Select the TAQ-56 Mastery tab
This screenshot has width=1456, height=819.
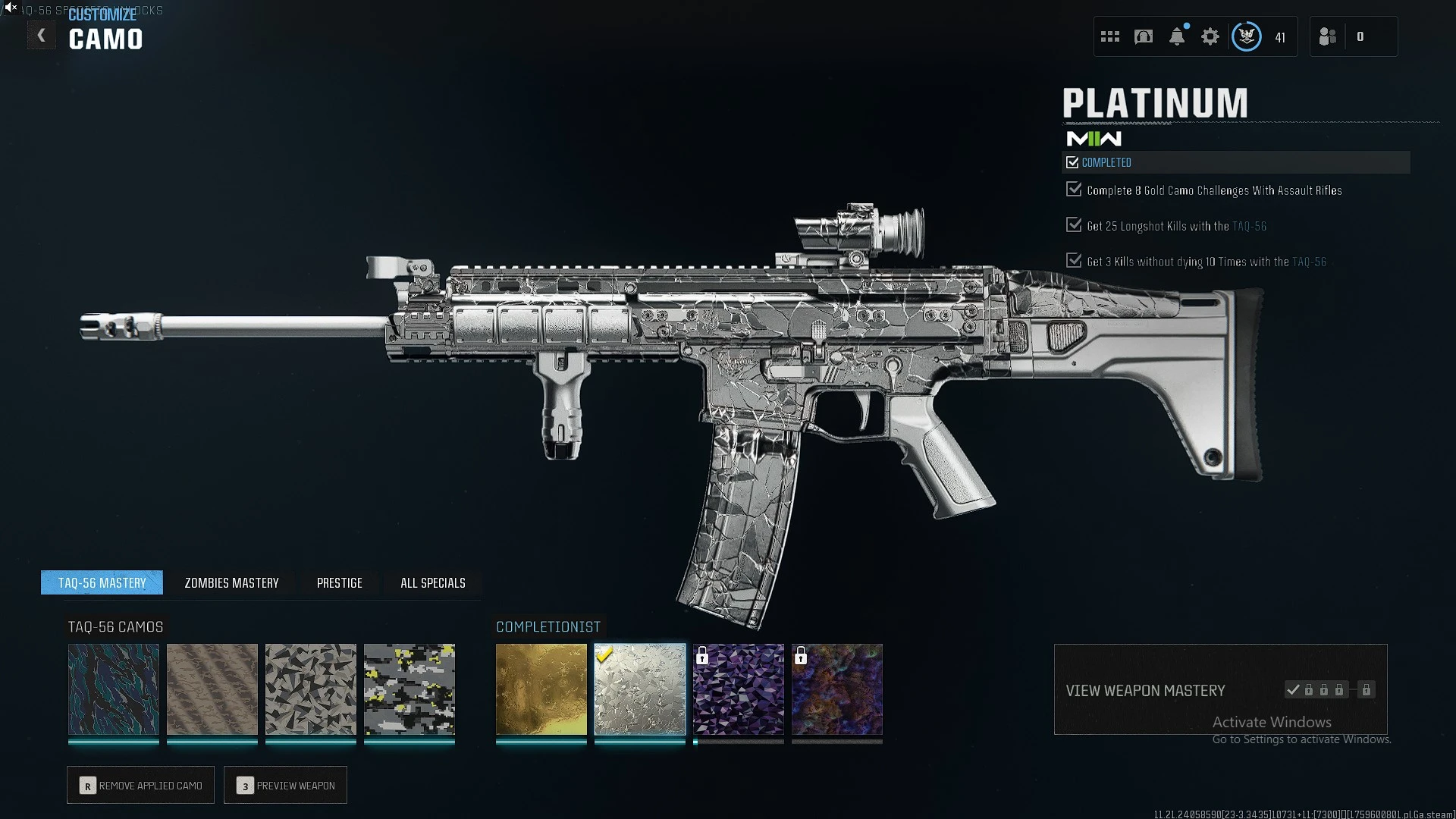coord(102,582)
